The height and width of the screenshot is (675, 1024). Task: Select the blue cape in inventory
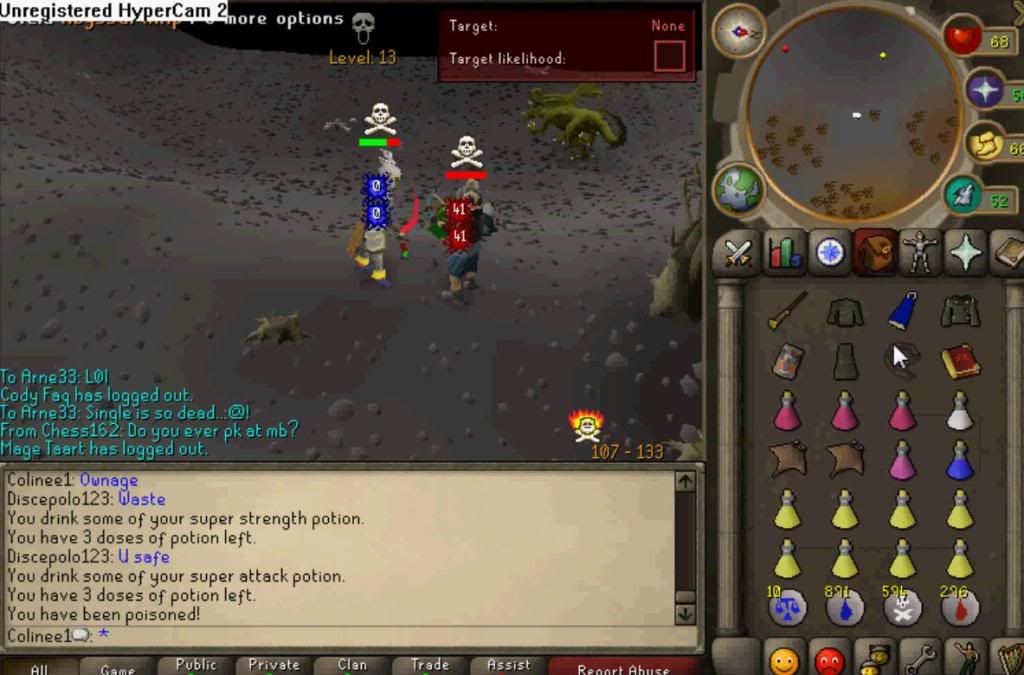[903, 311]
